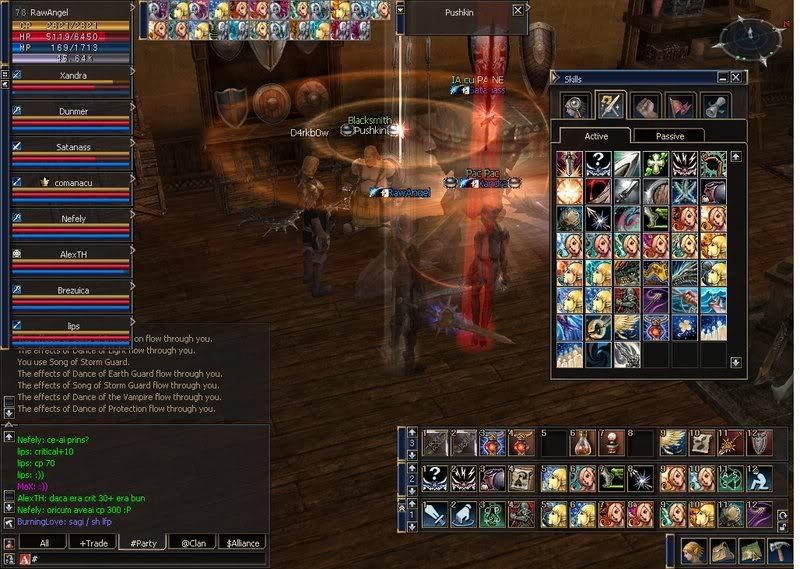
Task: Minimize the Skills window
Action: (721, 77)
